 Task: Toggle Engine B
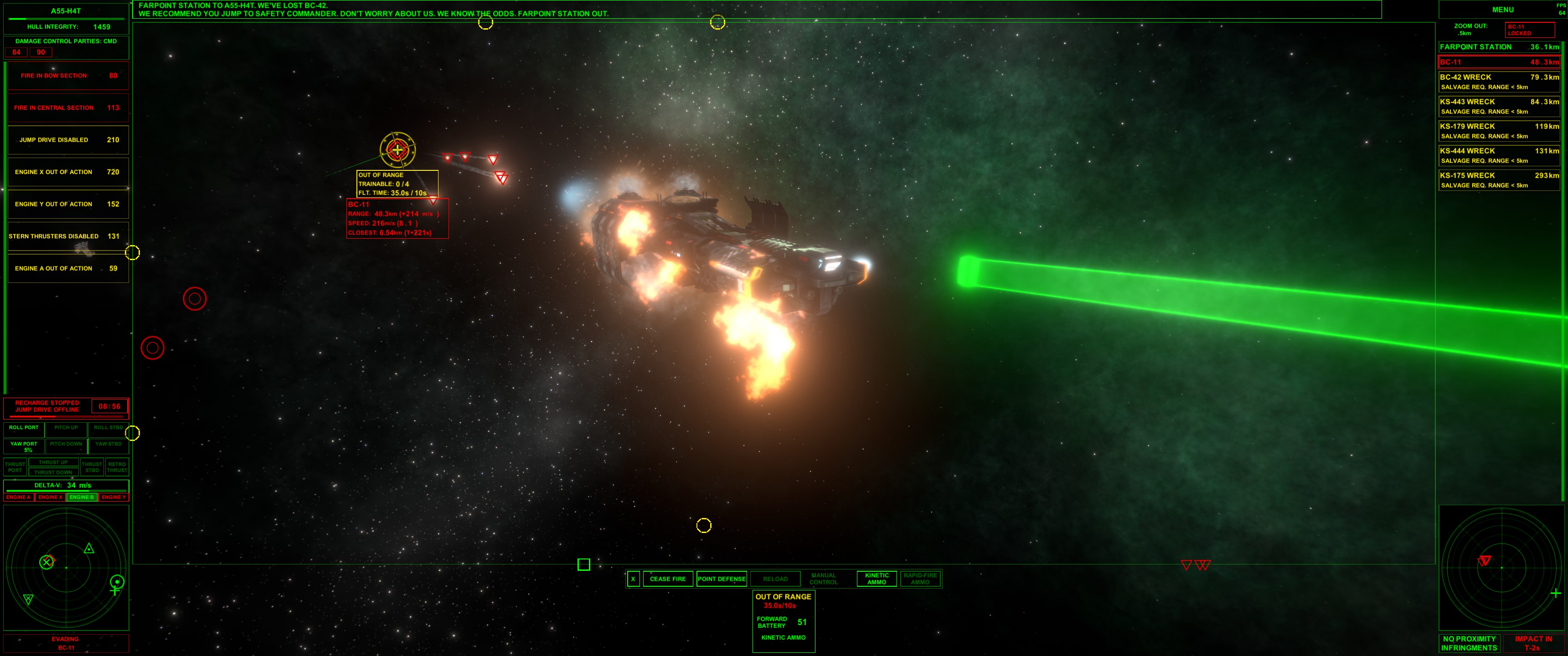(x=82, y=497)
